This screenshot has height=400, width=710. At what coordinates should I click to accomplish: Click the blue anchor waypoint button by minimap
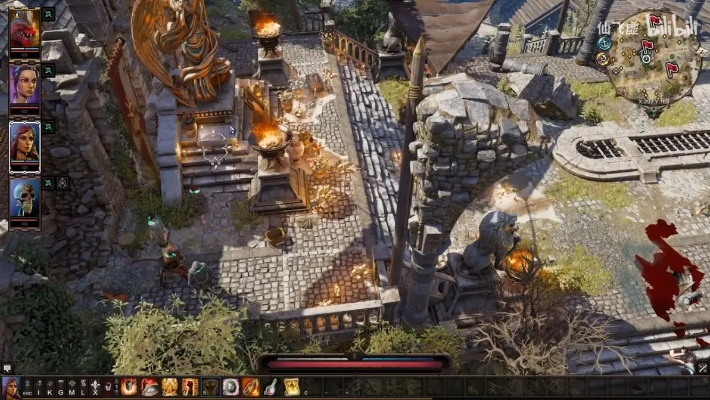[605, 43]
